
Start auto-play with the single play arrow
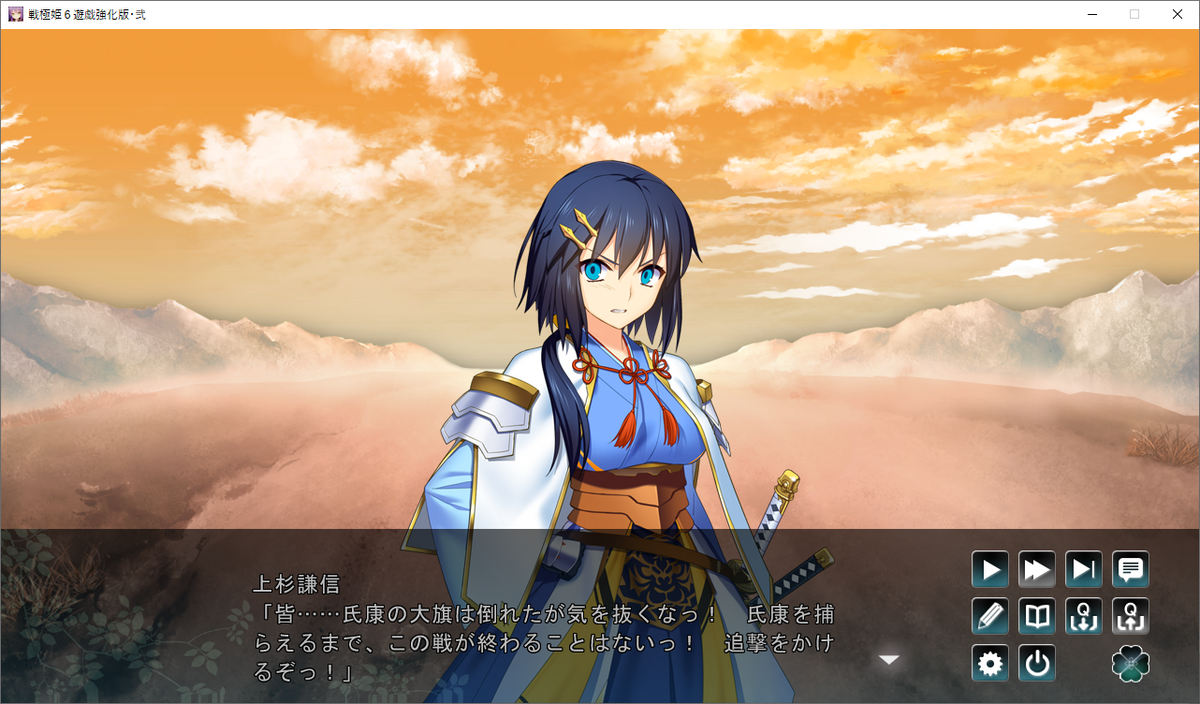tap(990, 570)
